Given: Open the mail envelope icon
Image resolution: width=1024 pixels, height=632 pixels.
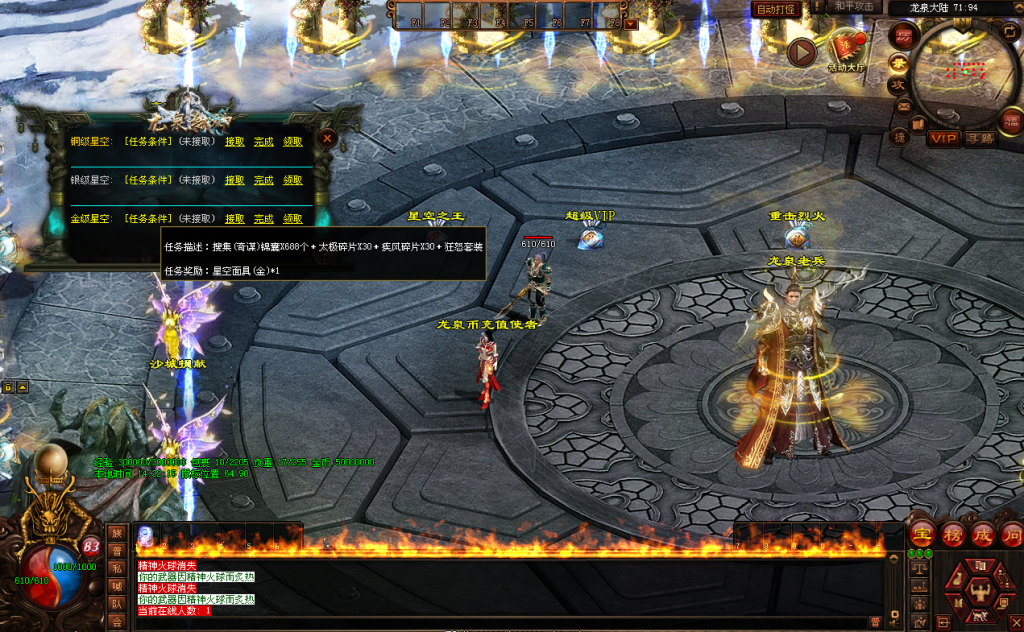Looking at the screenshot, I should tap(903, 107).
